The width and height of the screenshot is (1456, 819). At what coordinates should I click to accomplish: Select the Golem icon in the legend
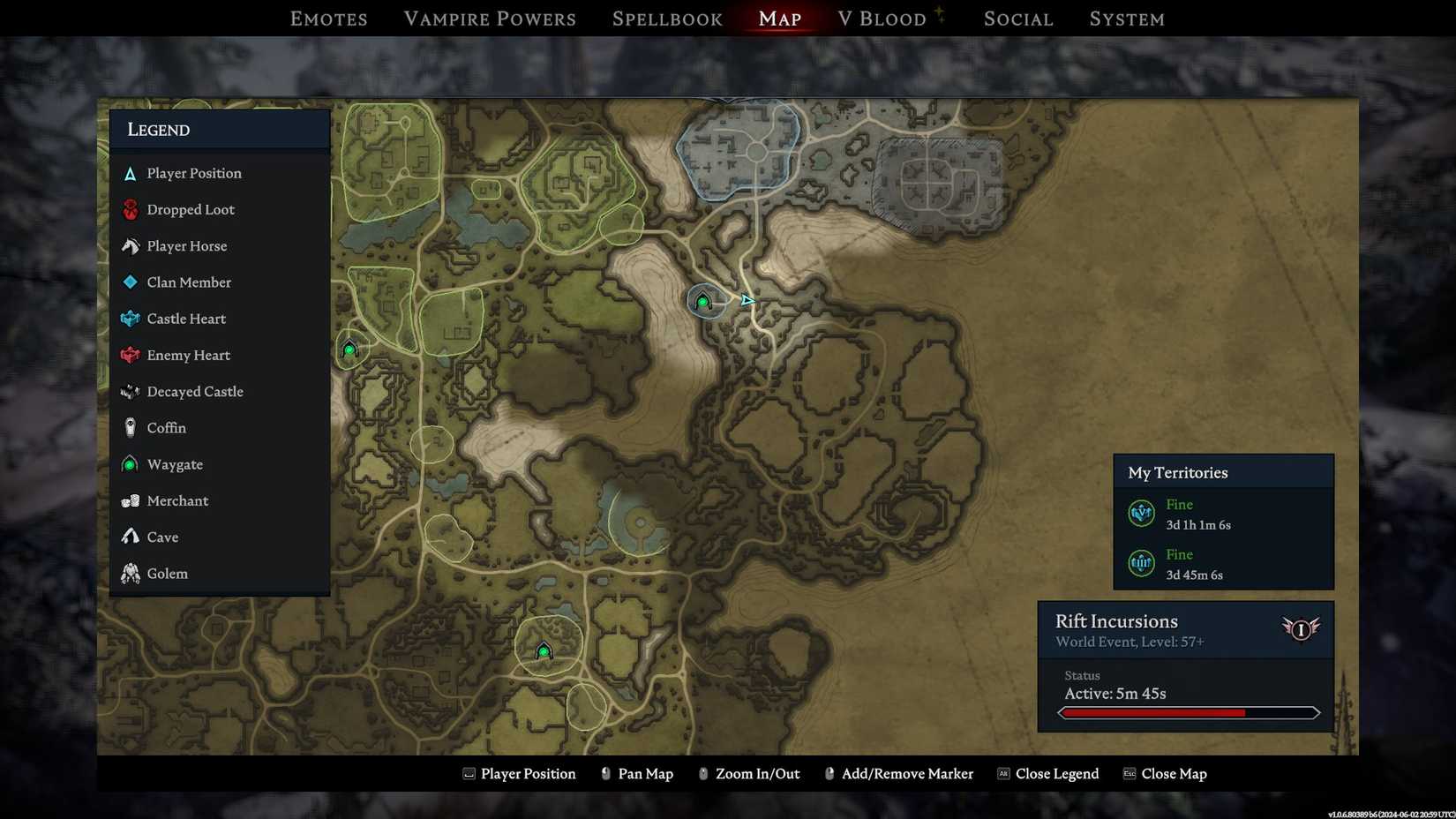(130, 573)
